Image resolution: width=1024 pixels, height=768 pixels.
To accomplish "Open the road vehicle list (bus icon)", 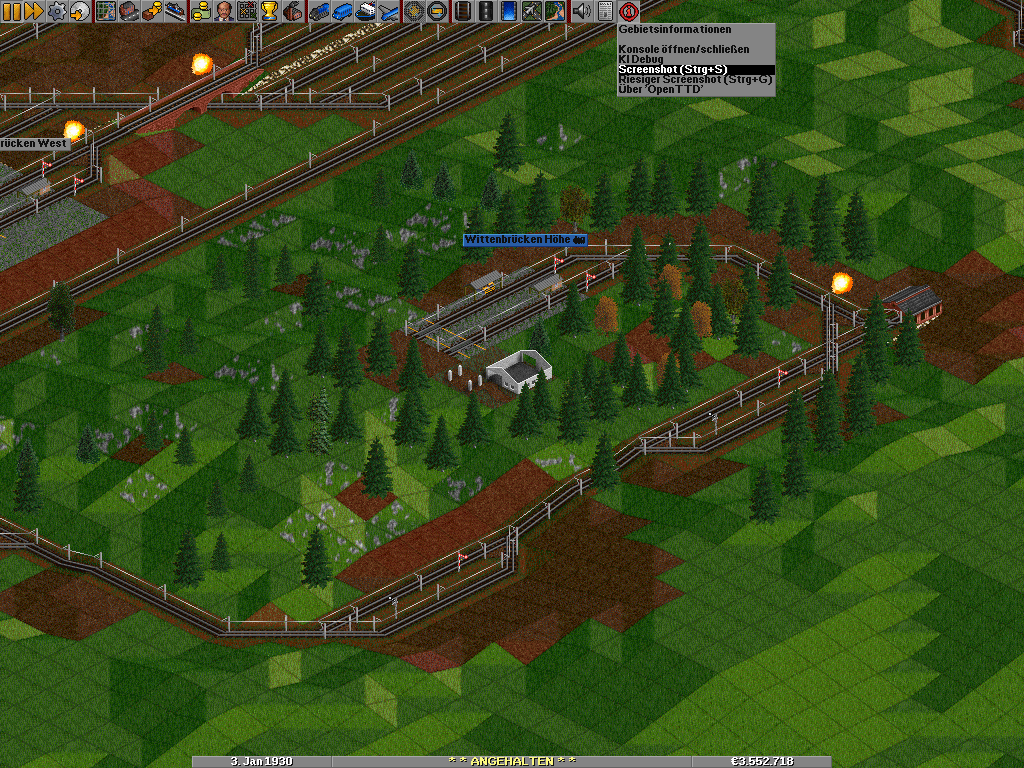I will [342, 11].
